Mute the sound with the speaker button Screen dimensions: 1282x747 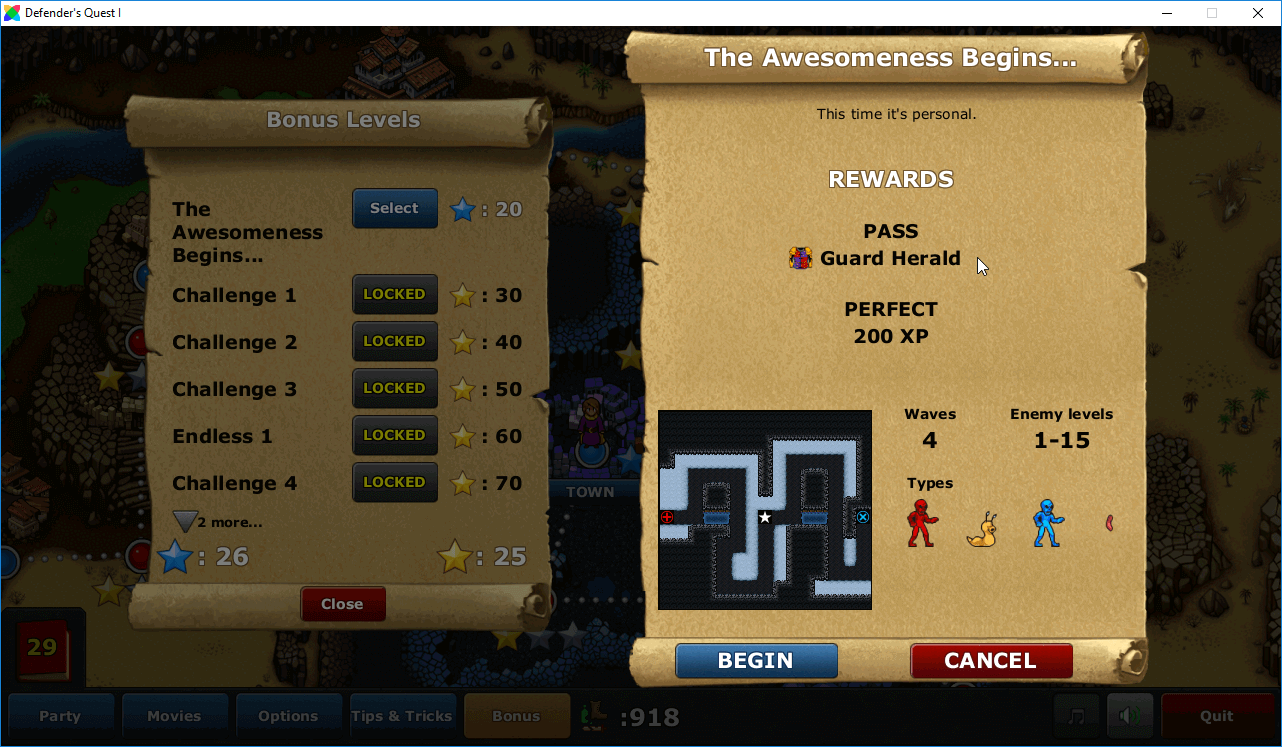[1130, 715]
